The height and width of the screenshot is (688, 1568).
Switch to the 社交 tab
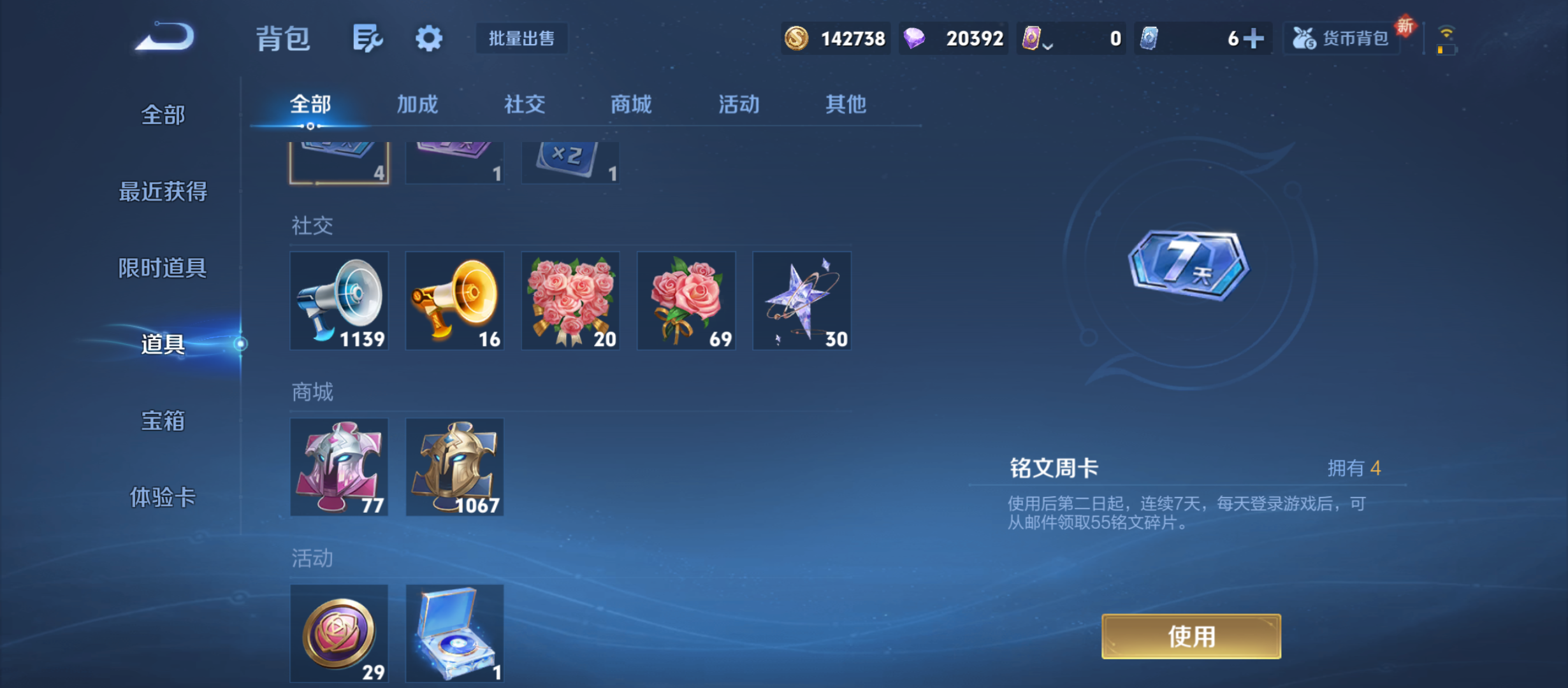(x=524, y=104)
